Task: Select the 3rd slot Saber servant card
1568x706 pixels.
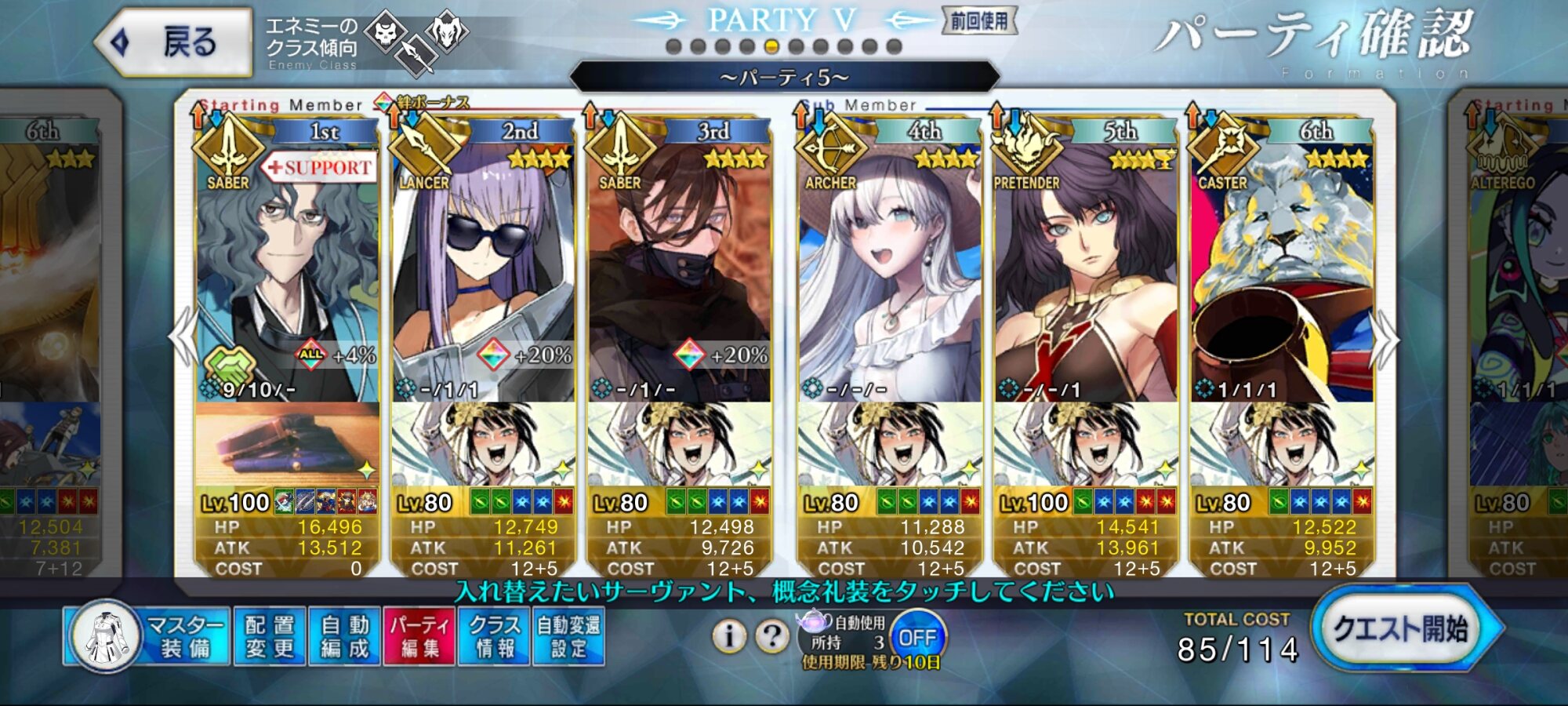Action: (x=679, y=267)
